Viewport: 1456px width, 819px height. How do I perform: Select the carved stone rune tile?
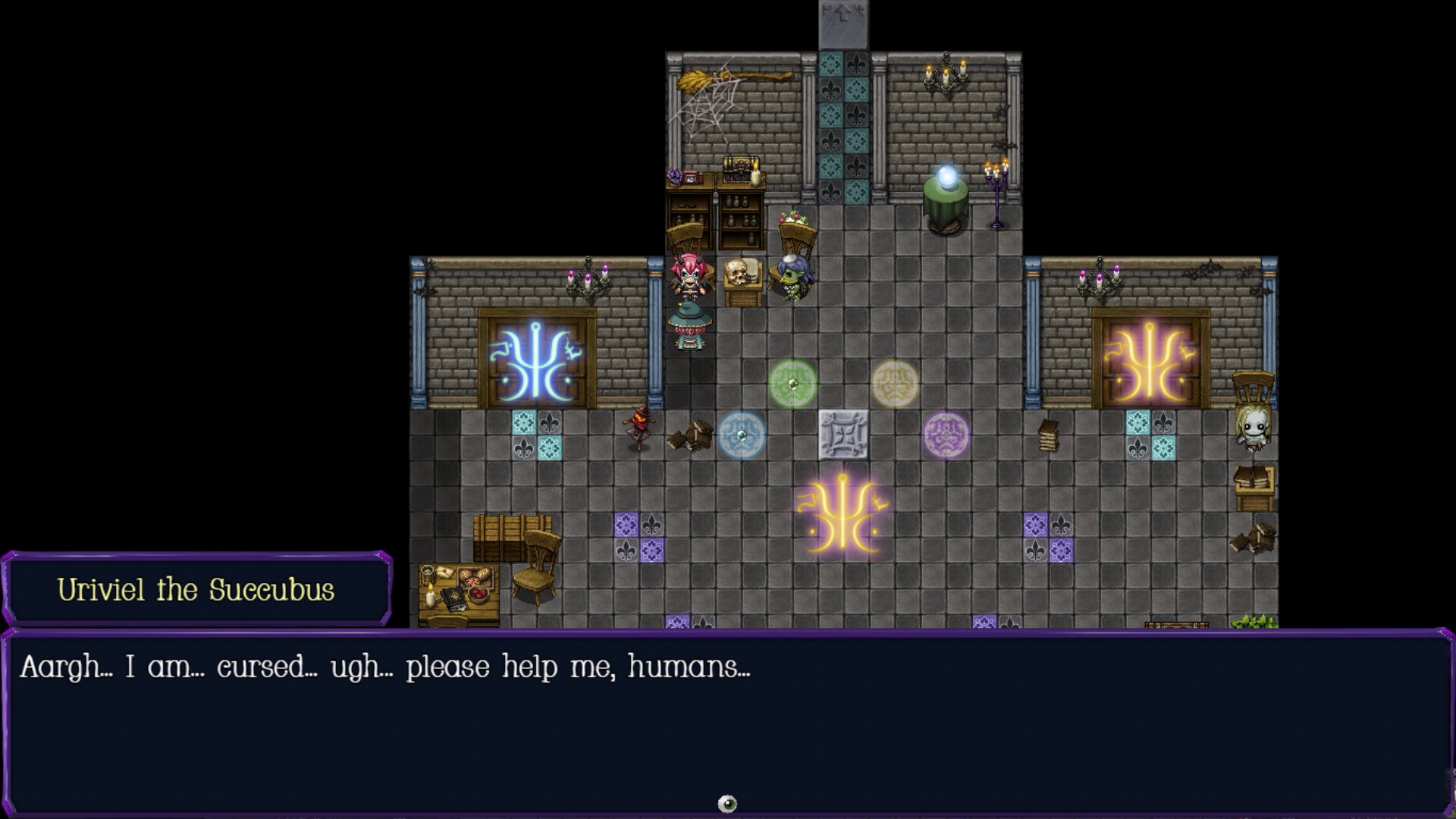click(844, 435)
